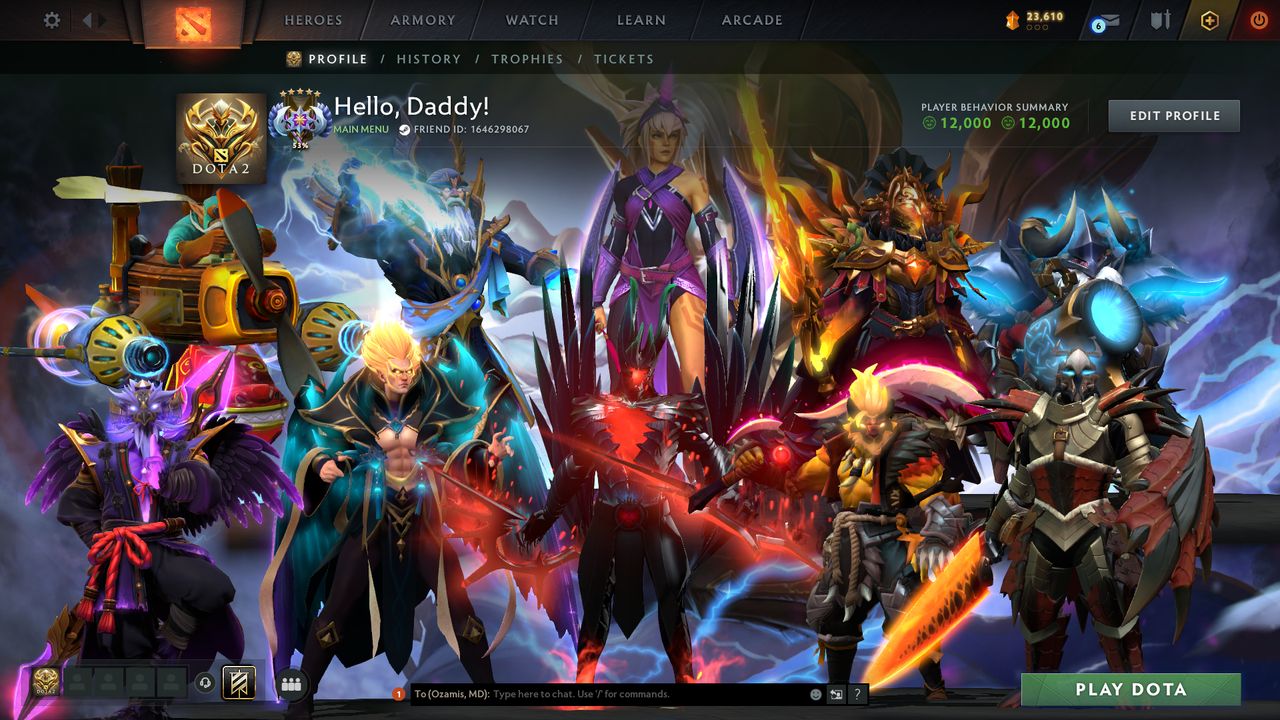Expand the MAIN MENU label under username
Image resolution: width=1280 pixels, height=720 pixels.
pos(360,129)
